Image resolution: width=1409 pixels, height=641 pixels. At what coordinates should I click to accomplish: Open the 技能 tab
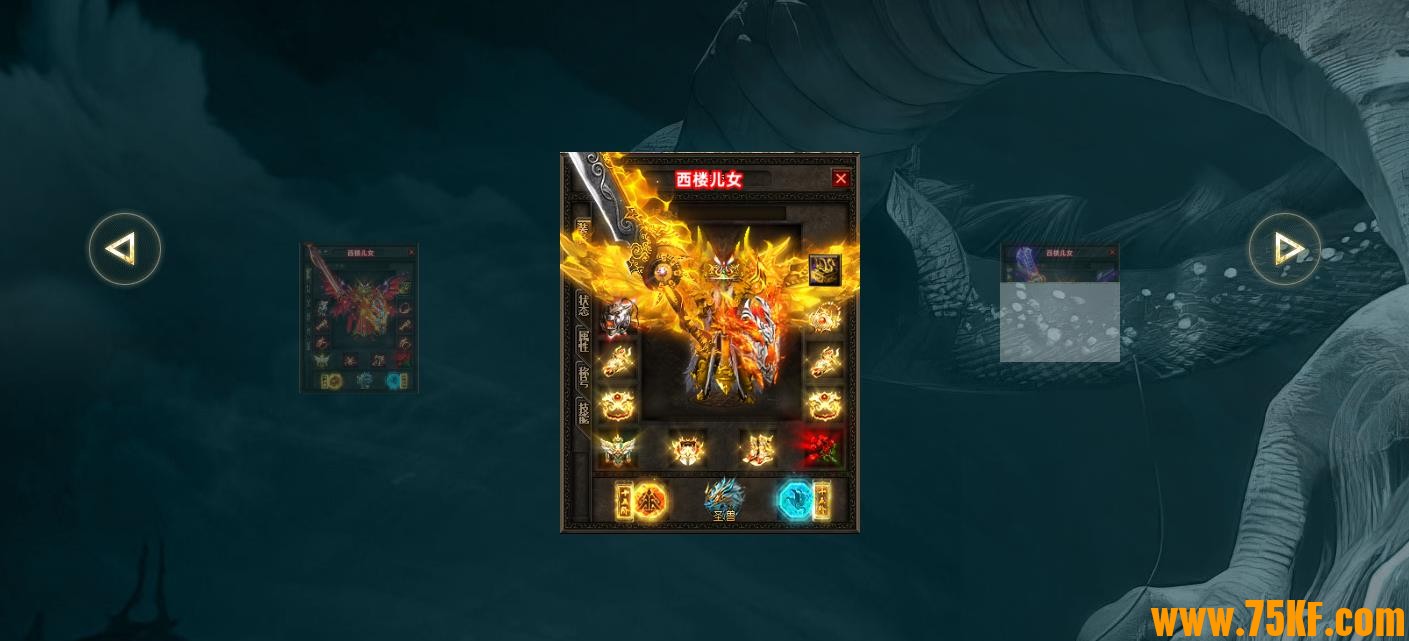pyautogui.click(x=583, y=412)
